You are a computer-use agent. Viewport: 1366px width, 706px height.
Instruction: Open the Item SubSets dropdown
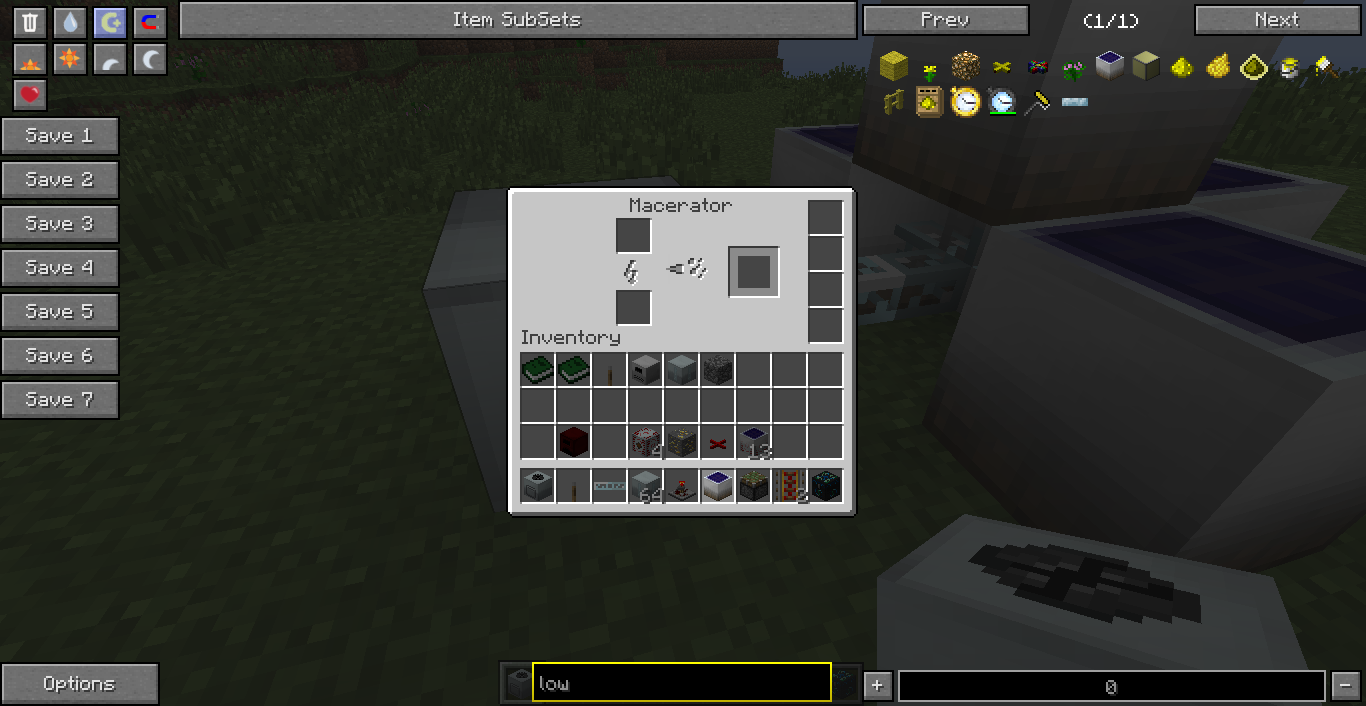pos(517,20)
